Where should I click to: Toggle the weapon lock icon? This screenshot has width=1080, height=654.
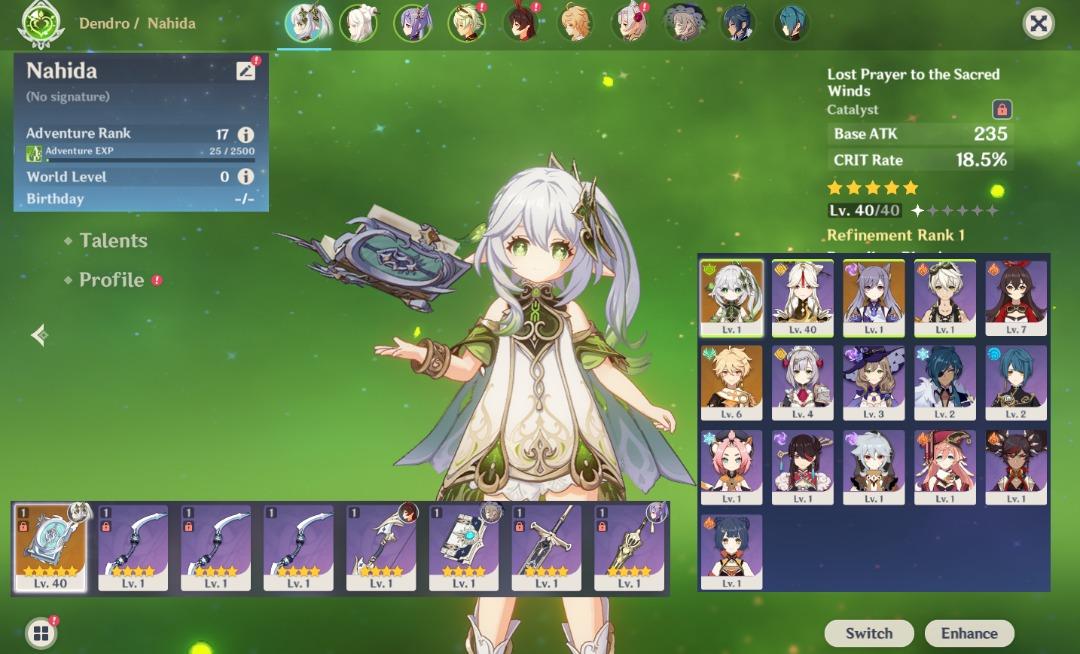point(1001,109)
